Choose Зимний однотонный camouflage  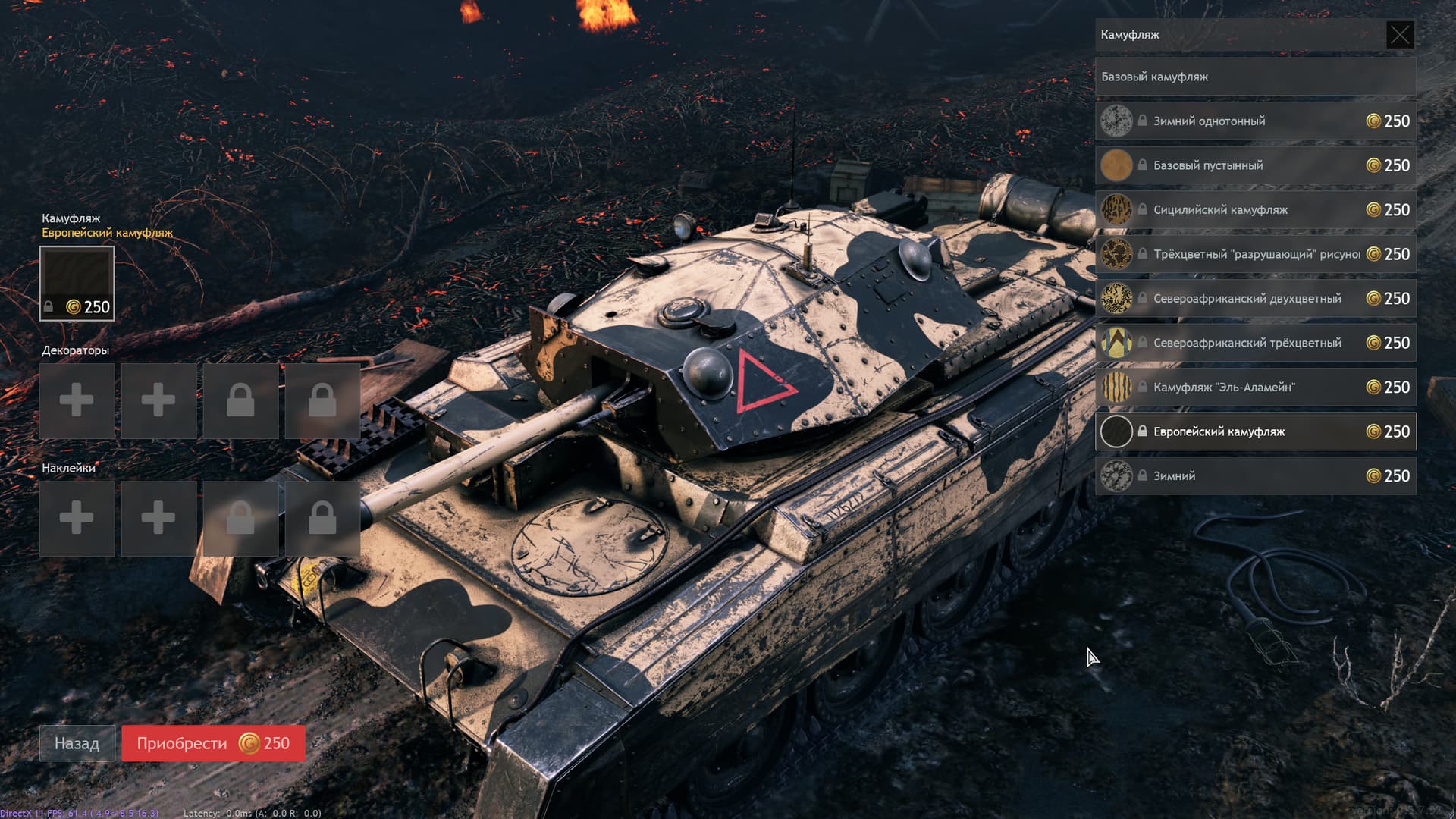coord(1255,121)
